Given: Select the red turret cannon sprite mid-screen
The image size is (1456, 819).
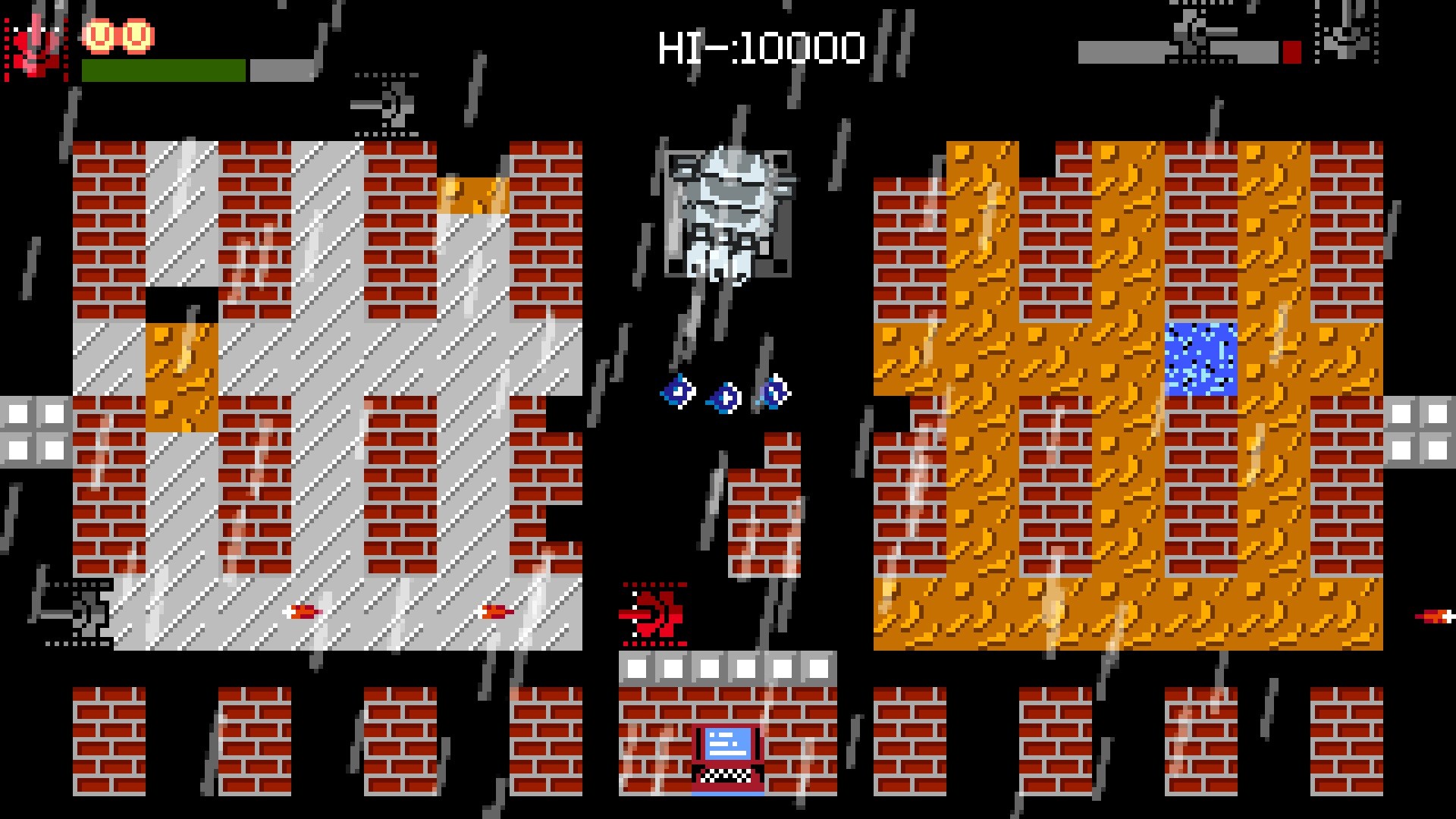Looking at the screenshot, I should (x=654, y=614).
